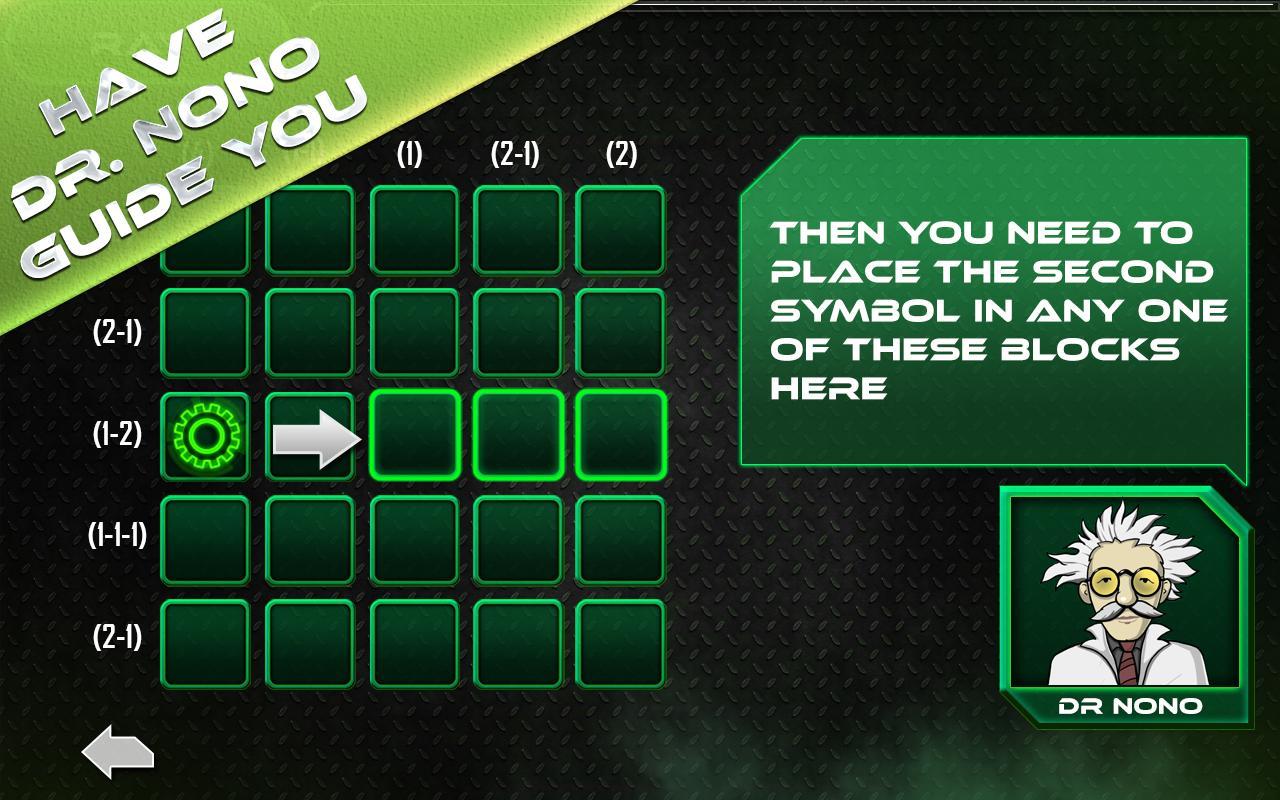Select the column labeled (2-1)
1280x800 pixels.
[513, 153]
